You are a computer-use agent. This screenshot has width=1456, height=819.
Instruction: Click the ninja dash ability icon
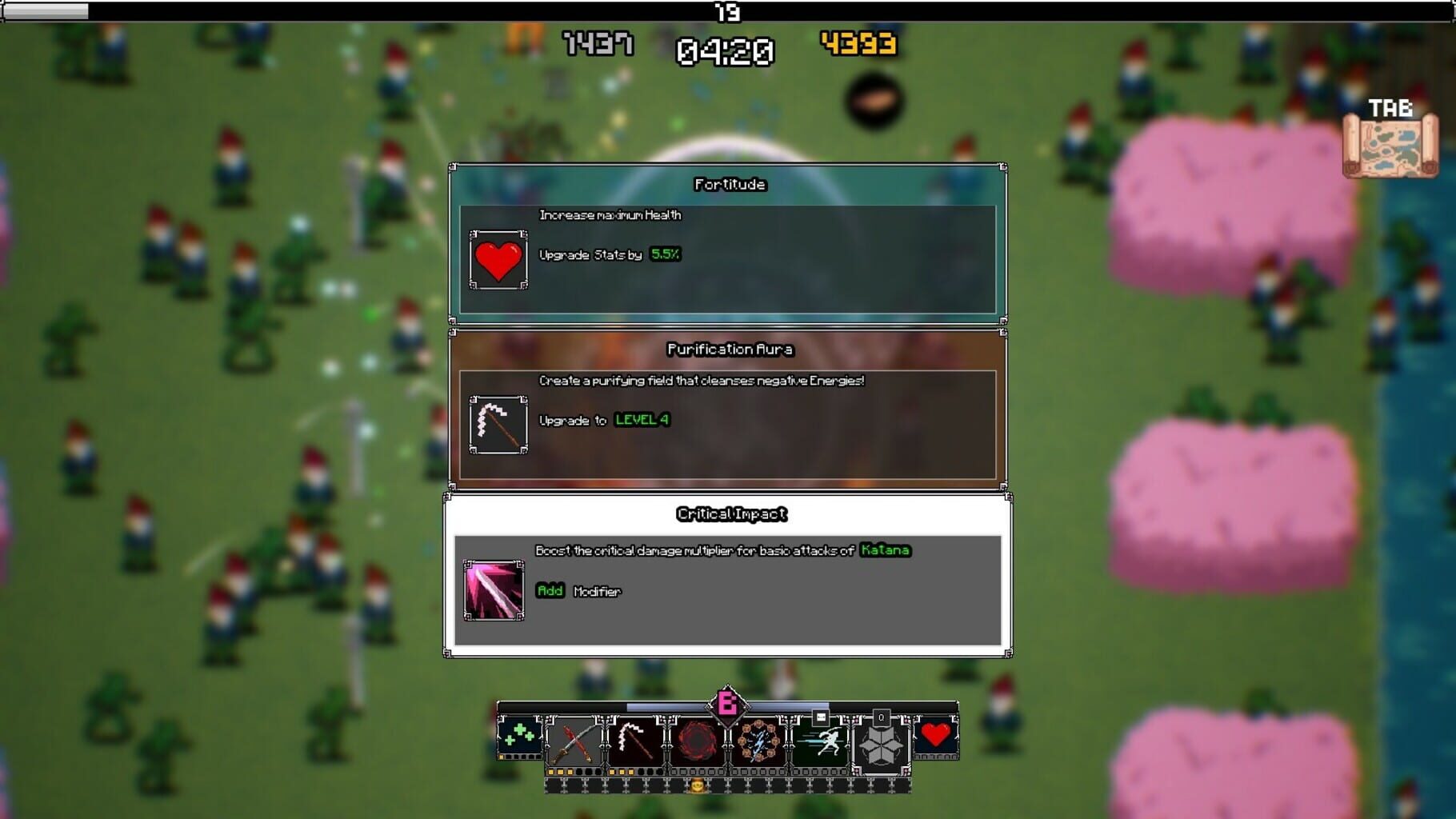click(x=825, y=741)
